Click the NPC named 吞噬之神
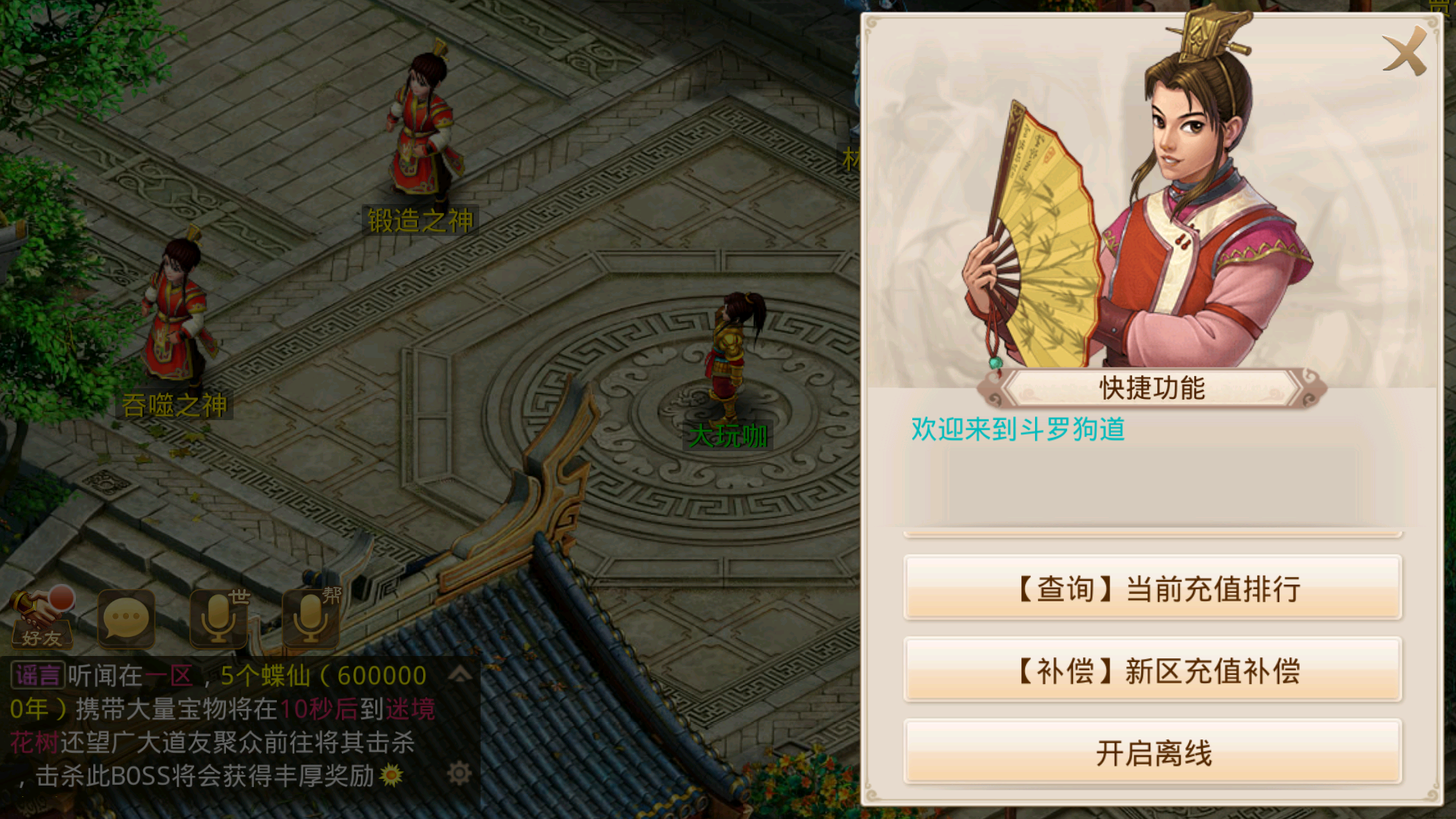The image size is (1456, 819). pos(177,318)
